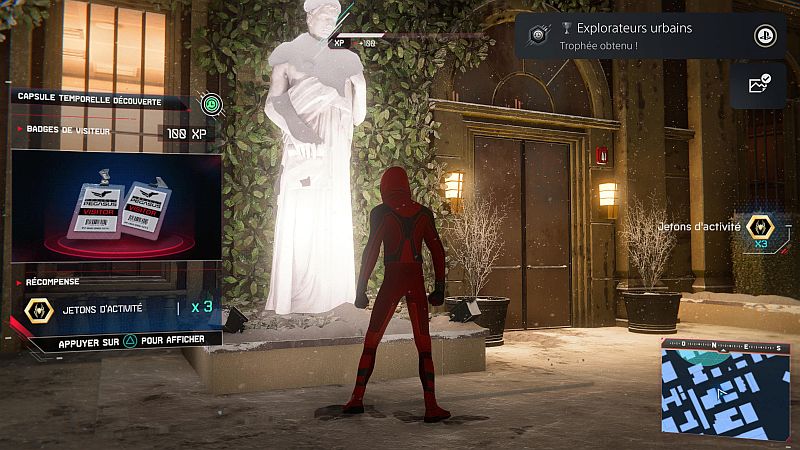Open the Explorateurs urbains trophy notification

click(640, 36)
